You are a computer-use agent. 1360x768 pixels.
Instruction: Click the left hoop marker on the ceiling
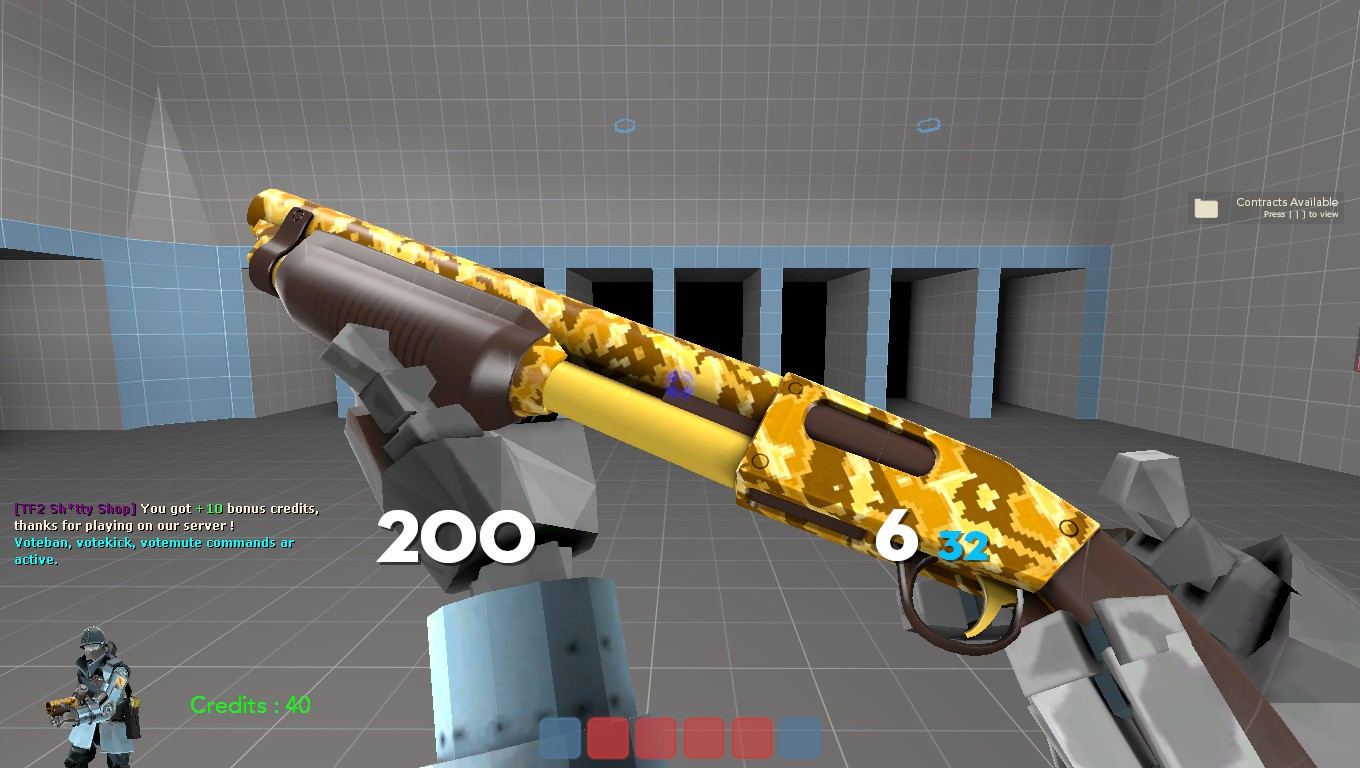click(625, 126)
